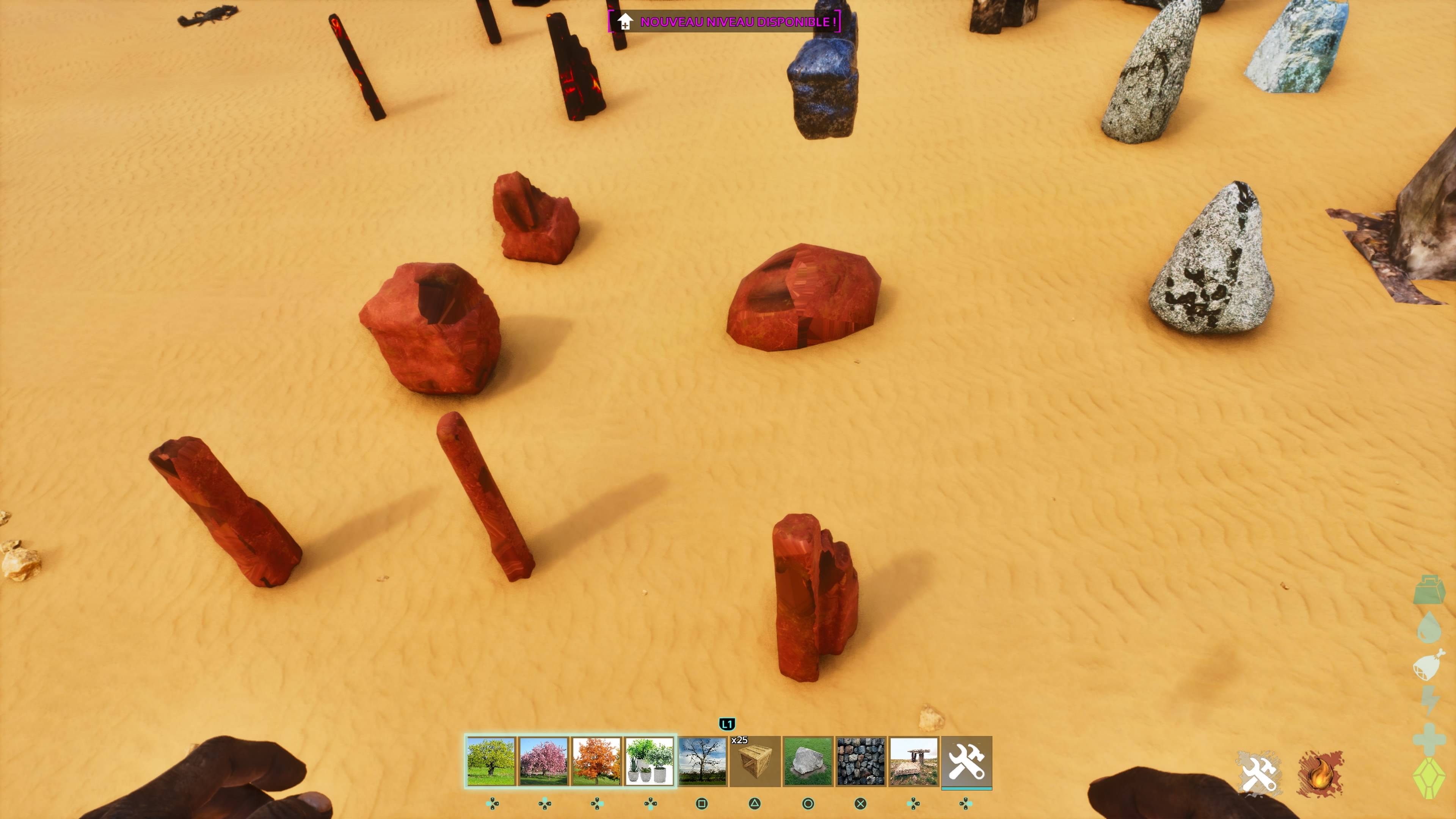1456x819 pixels.
Task: Click the flame status icon
Action: click(1320, 773)
